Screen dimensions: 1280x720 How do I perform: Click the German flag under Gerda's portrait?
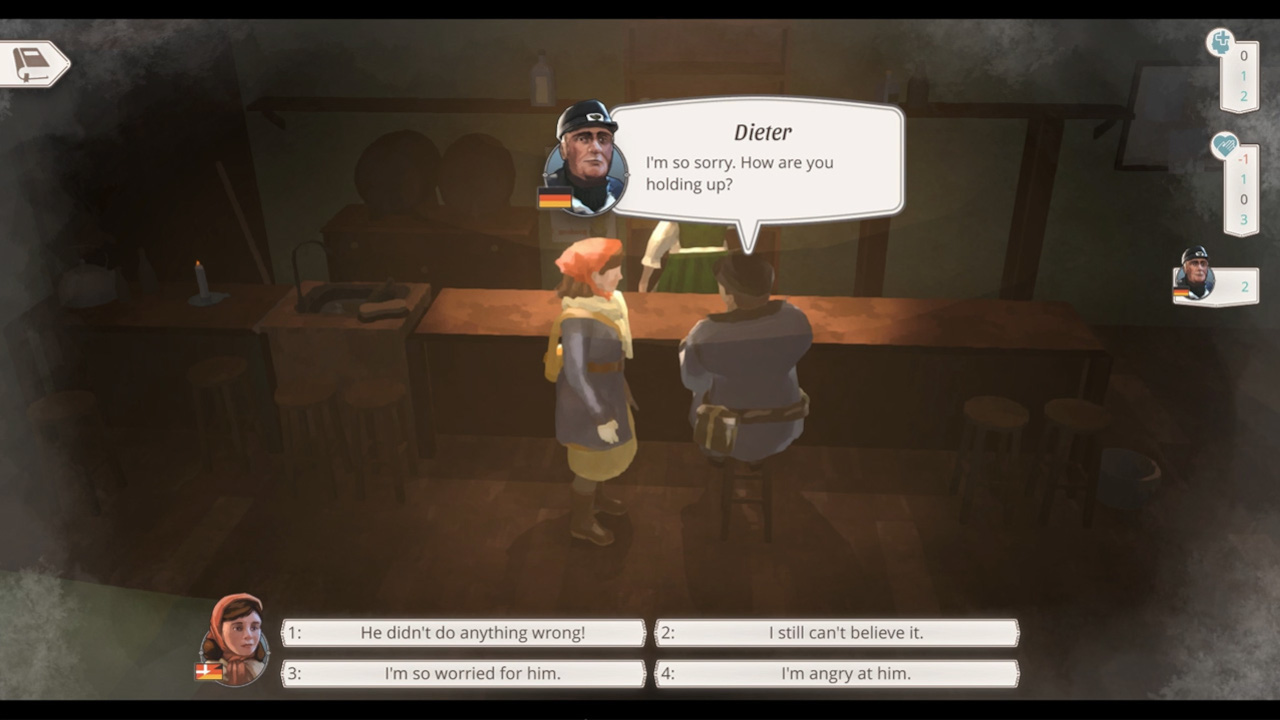[x=207, y=673]
